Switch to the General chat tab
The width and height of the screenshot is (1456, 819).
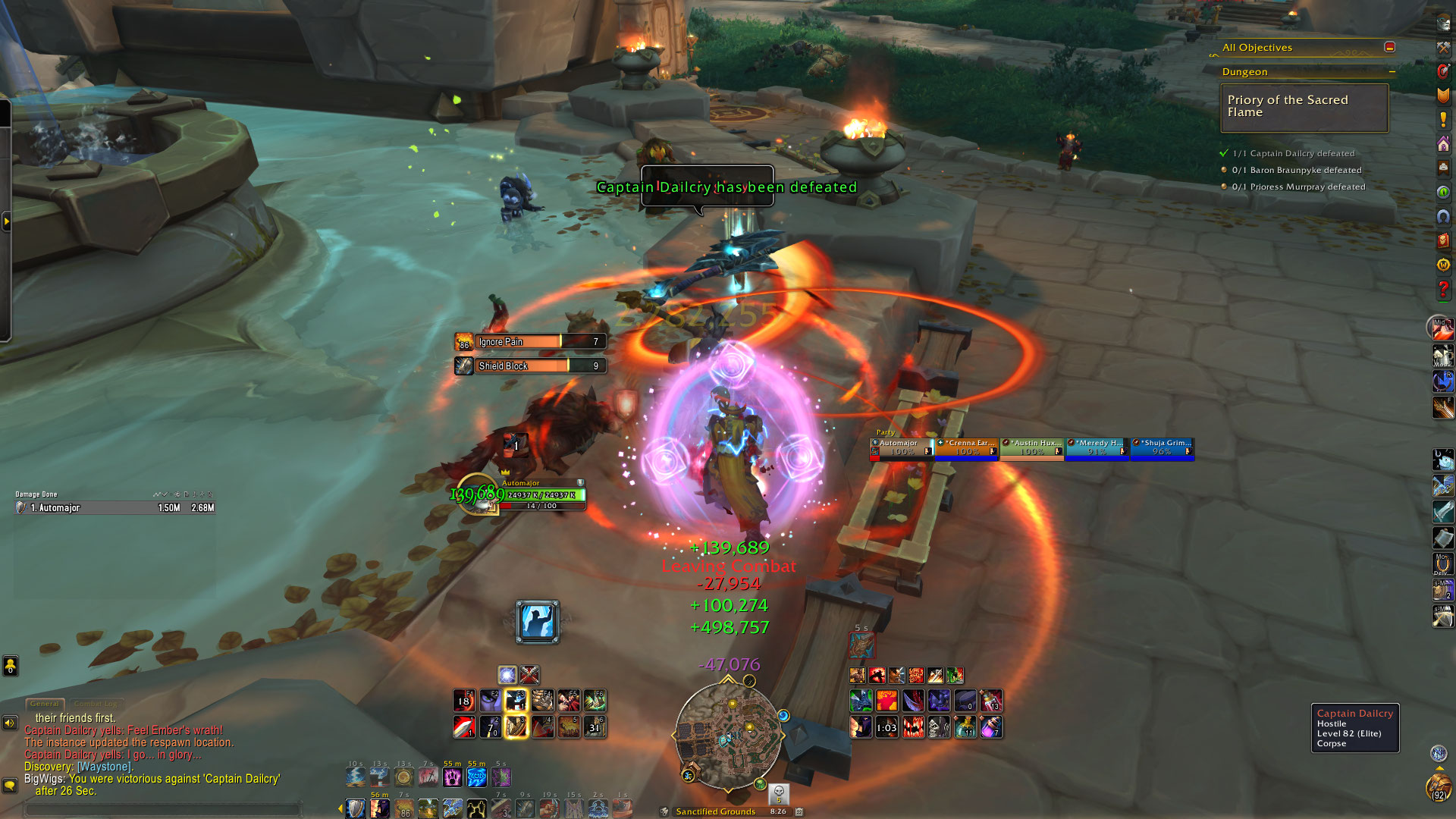[45, 704]
